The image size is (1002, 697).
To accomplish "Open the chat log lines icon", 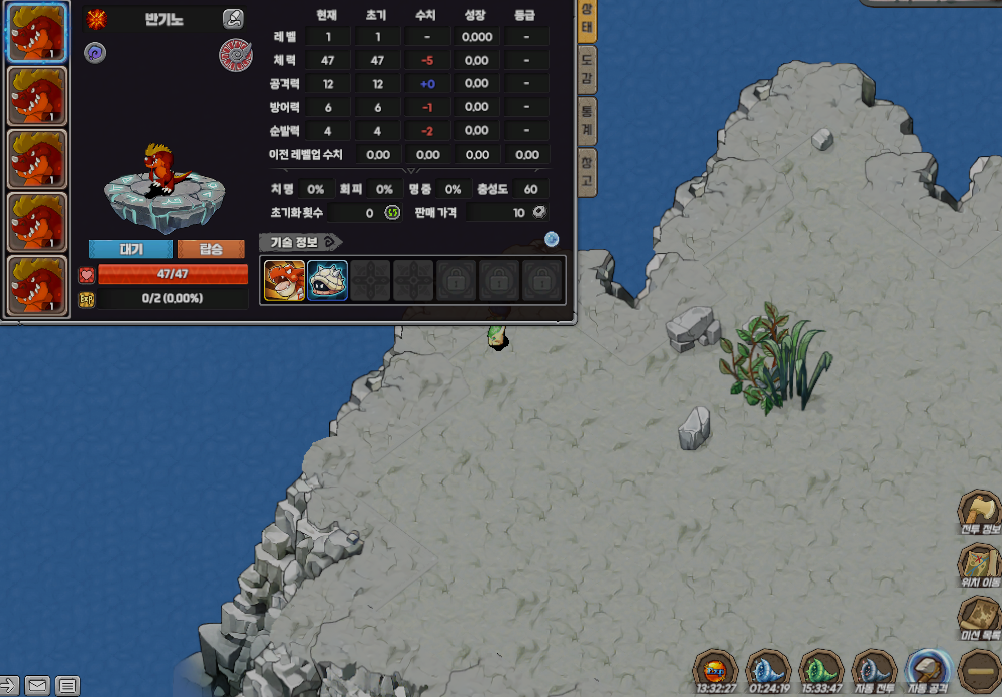I will coord(67,686).
